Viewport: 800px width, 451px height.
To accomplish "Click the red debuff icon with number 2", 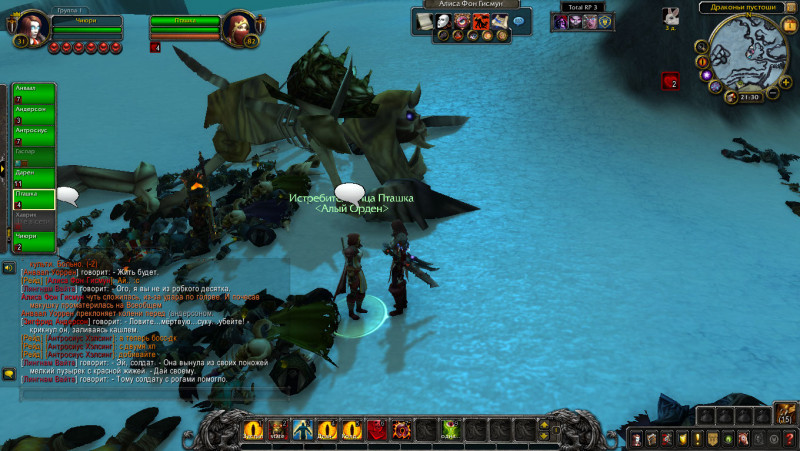I will coord(669,81).
